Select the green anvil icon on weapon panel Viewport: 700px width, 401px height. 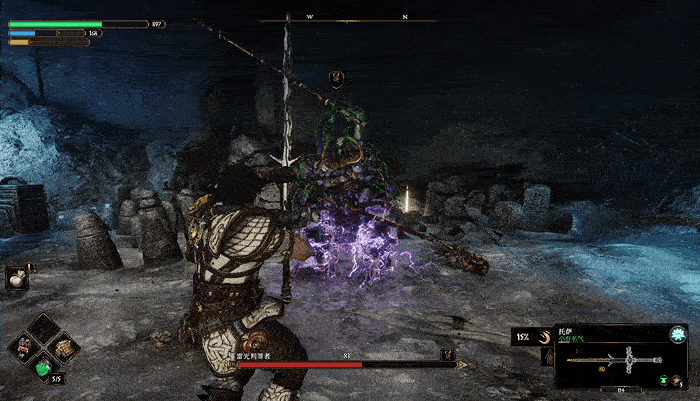[x=664, y=380]
